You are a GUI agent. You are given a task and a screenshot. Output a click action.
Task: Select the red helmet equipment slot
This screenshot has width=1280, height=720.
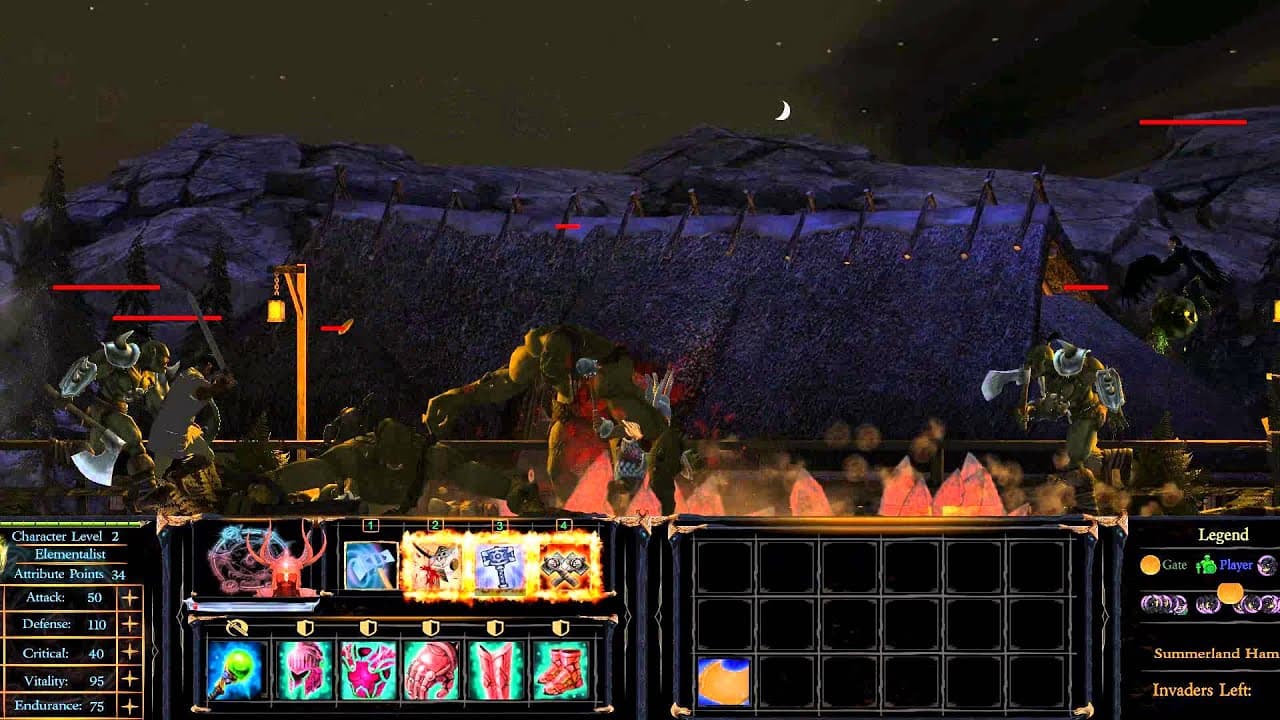point(305,669)
